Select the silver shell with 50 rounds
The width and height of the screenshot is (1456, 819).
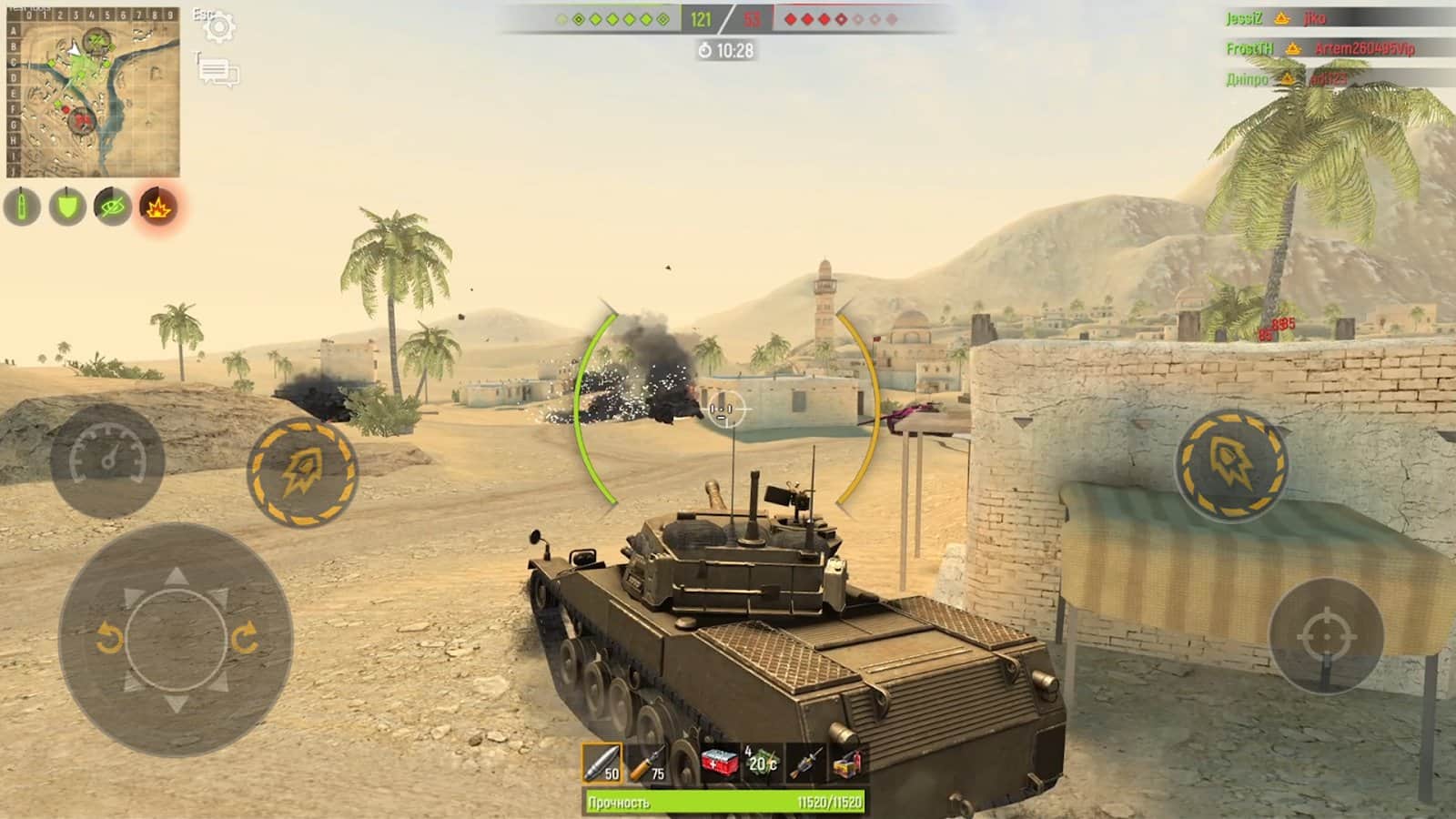point(602,763)
